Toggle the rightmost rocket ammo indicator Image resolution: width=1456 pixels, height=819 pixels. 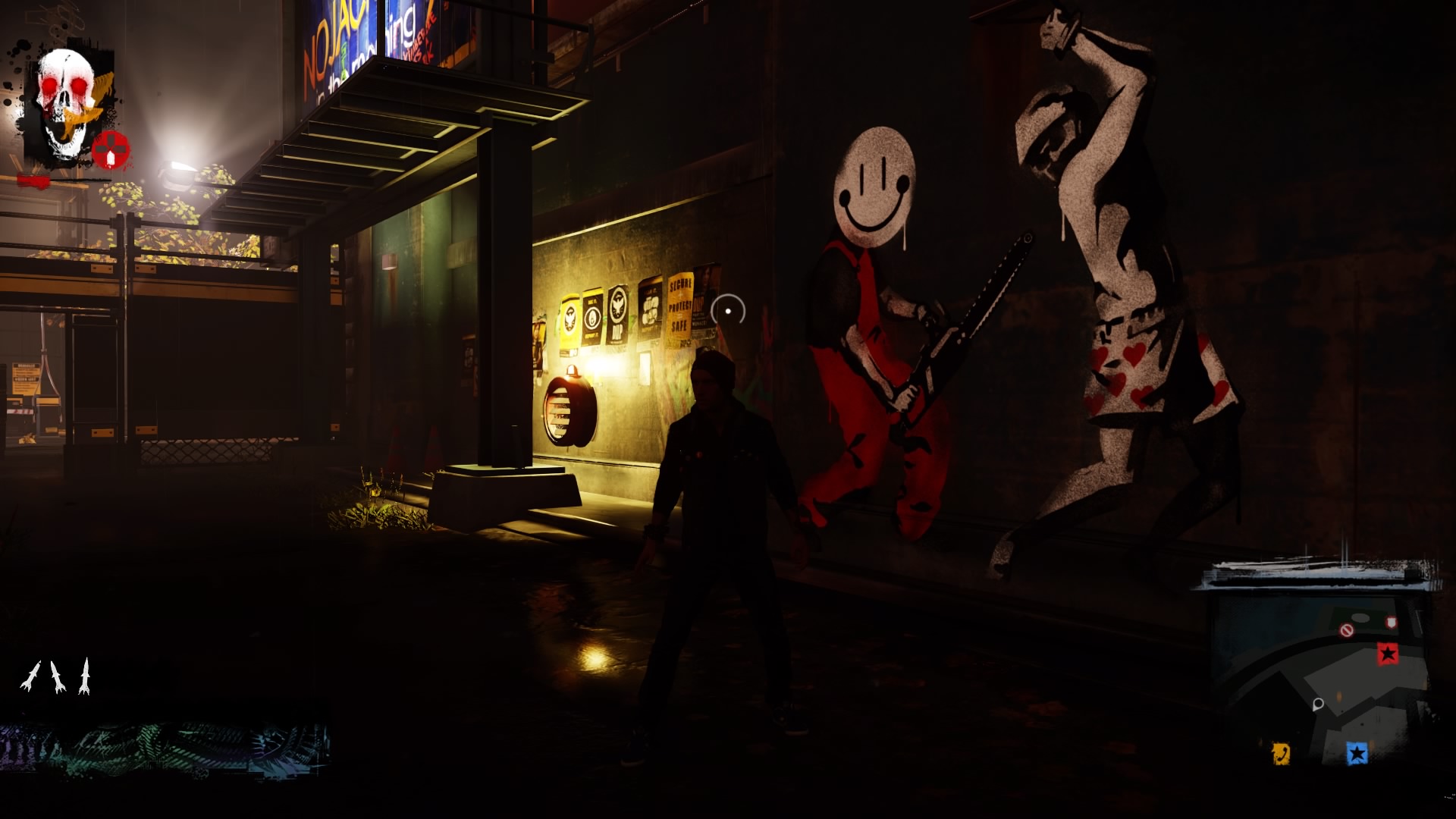(x=85, y=673)
